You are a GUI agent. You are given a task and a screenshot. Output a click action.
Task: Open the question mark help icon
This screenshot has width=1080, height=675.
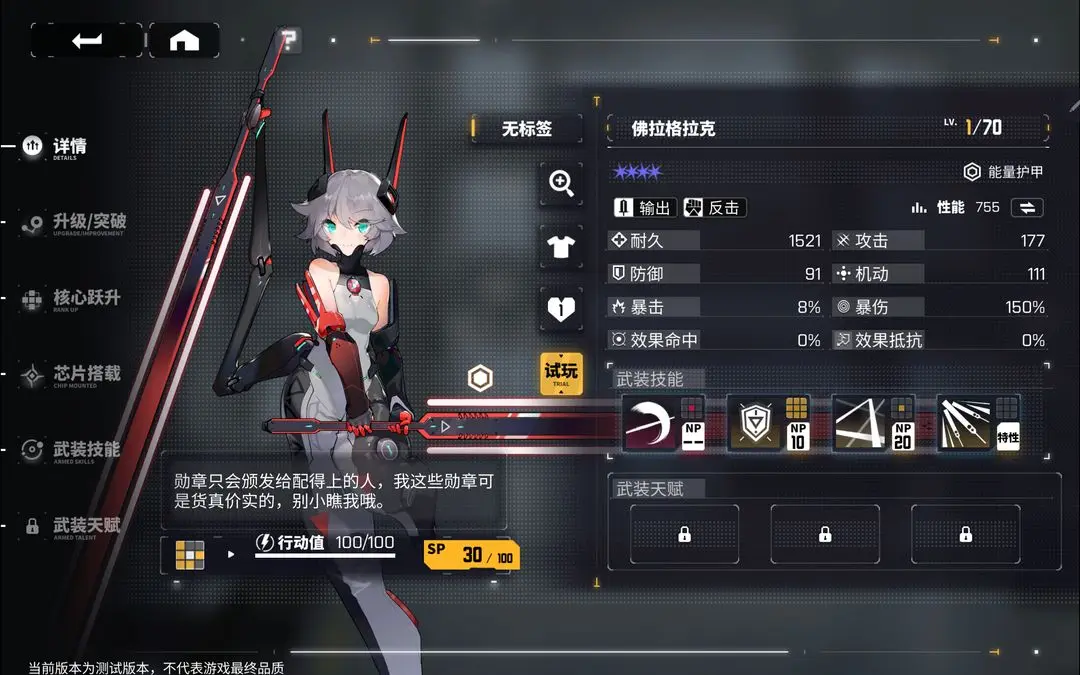[289, 41]
